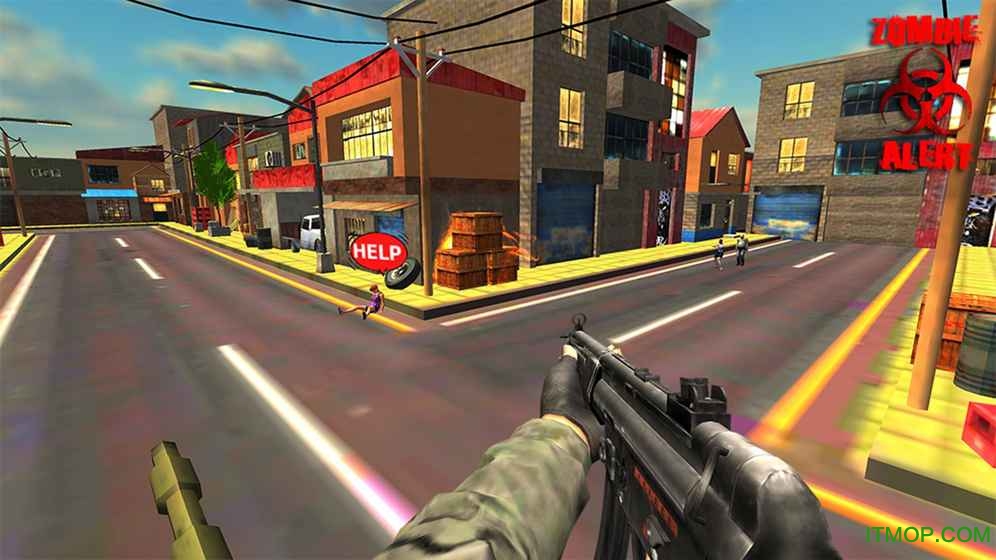Click the red HELP objective marker
The height and width of the screenshot is (560, 996).
click(x=378, y=251)
